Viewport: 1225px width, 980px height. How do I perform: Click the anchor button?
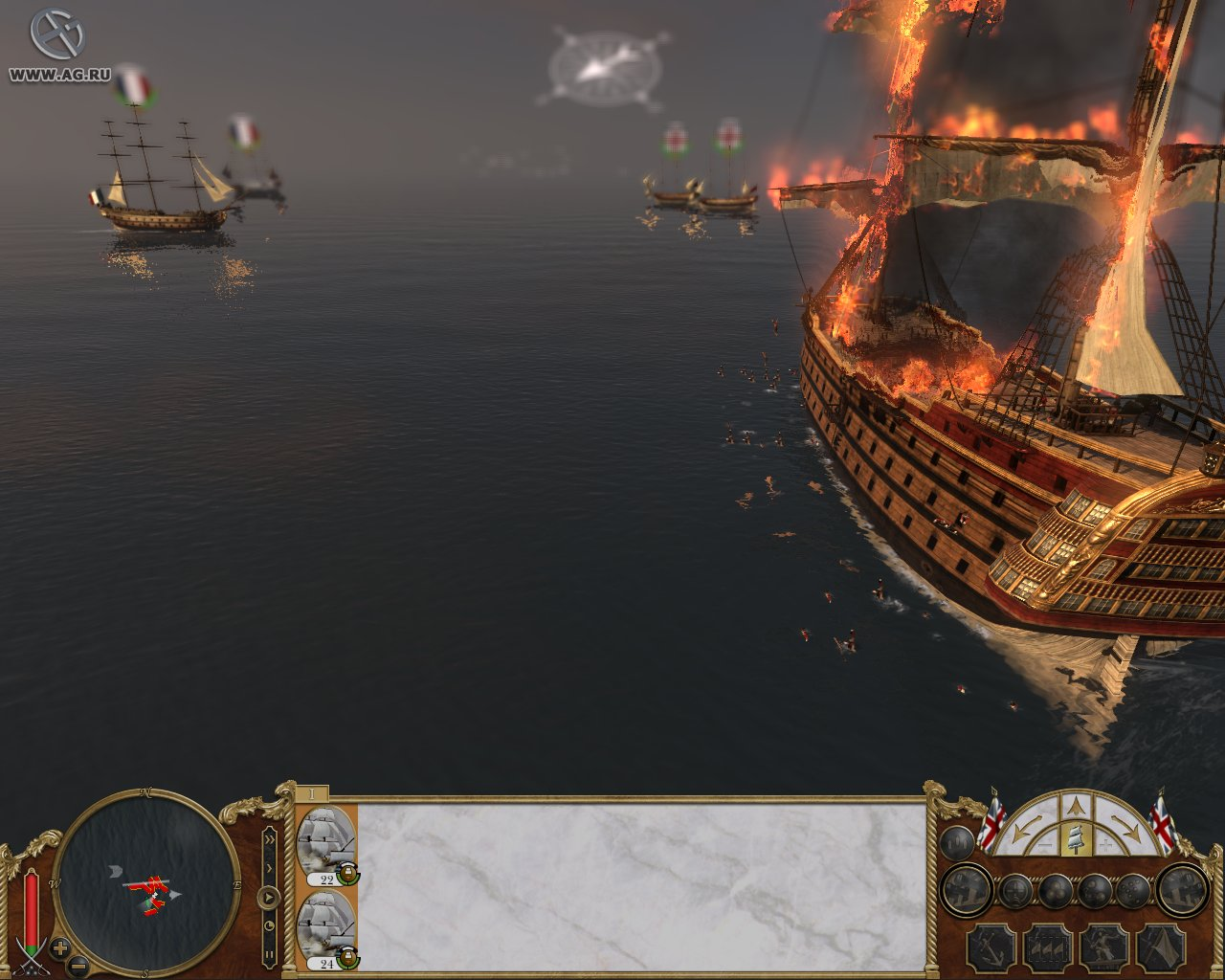[991, 947]
